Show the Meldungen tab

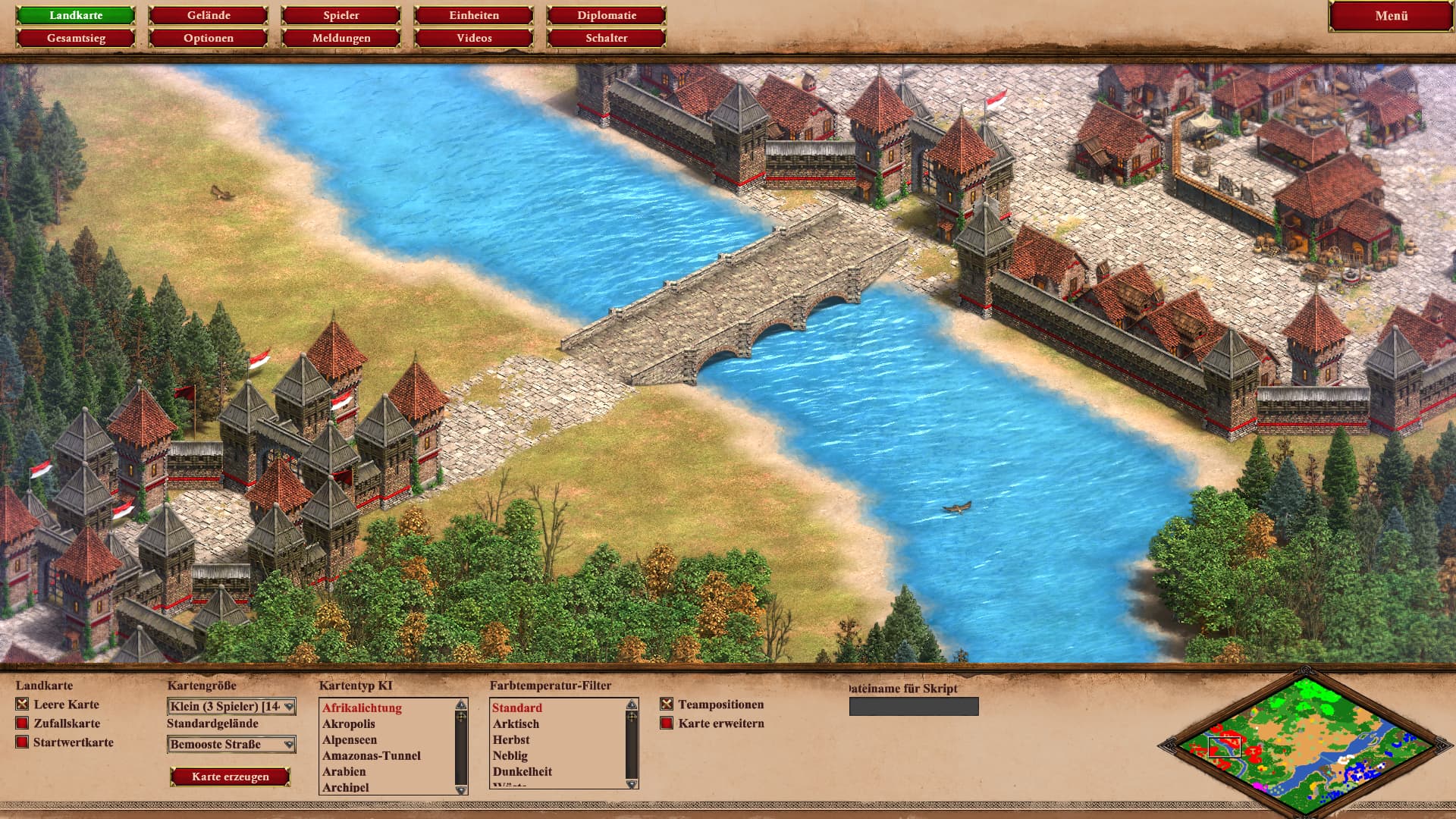point(341,38)
